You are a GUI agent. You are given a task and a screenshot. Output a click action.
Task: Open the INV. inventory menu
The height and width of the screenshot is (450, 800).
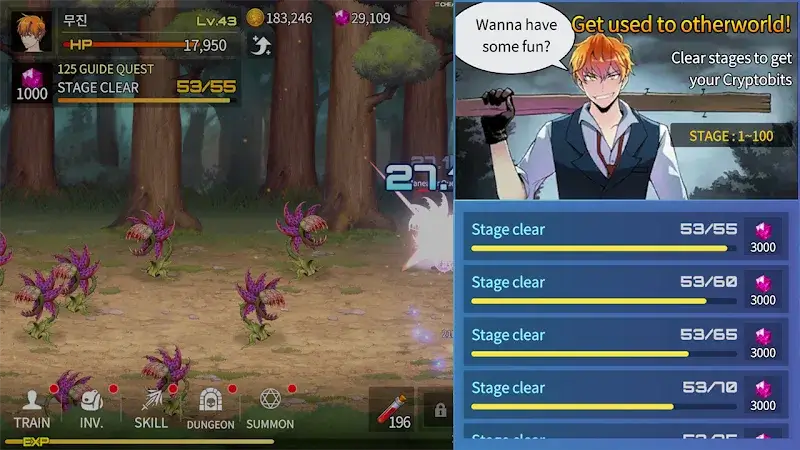[x=92, y=409]
